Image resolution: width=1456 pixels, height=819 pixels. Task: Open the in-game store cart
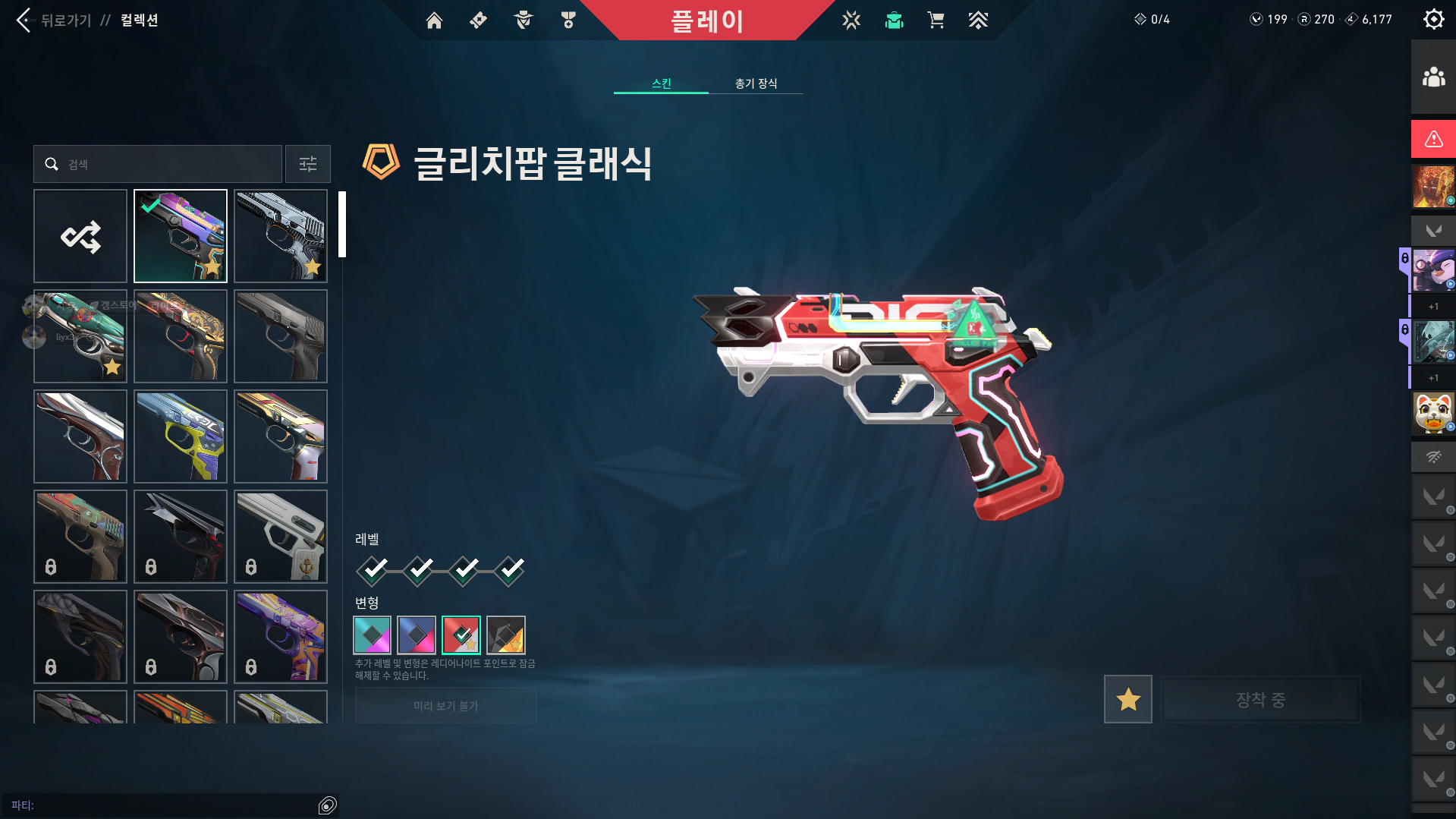[x=936, y=20]
